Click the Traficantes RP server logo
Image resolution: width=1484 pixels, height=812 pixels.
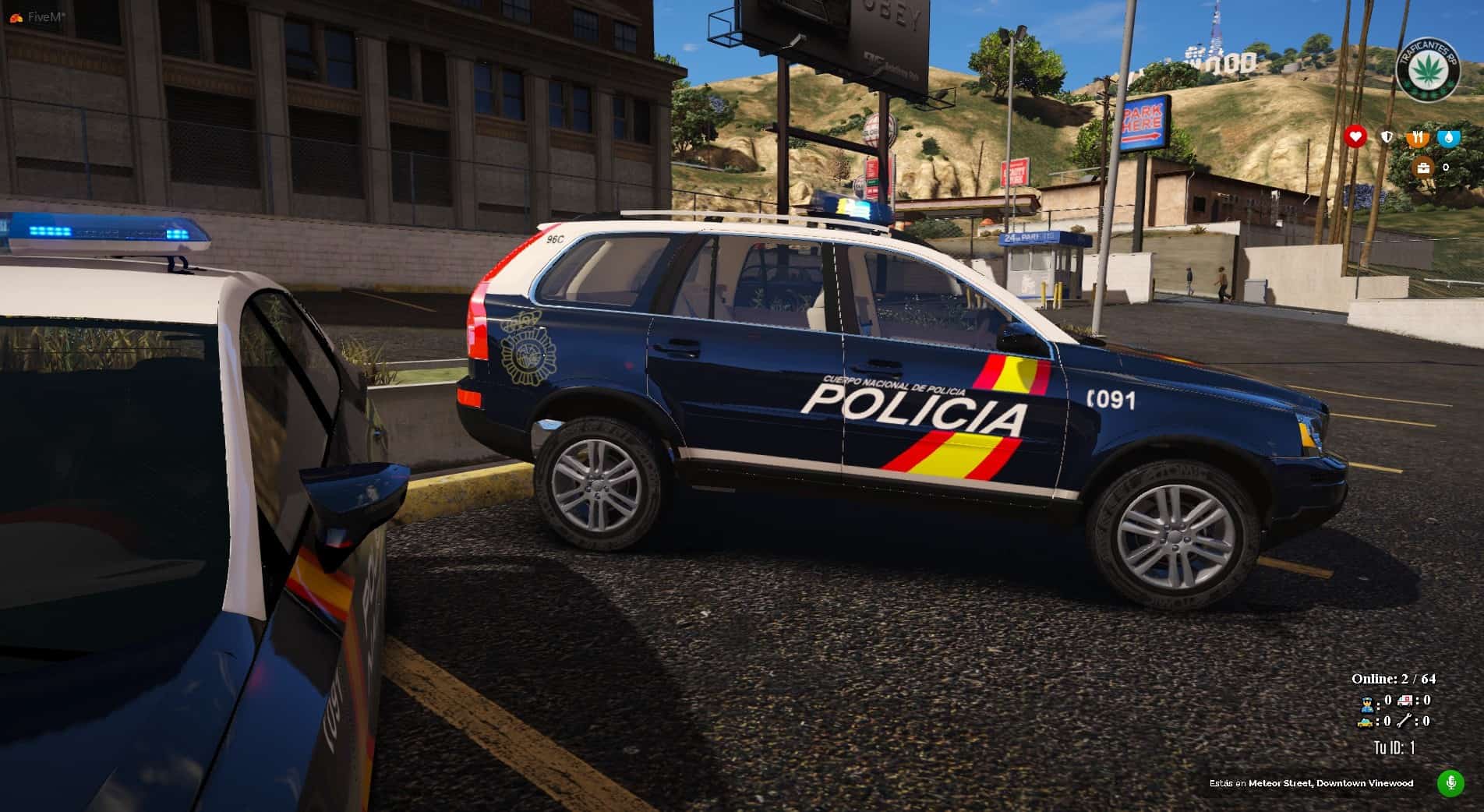pyautogui.click(x=1426, y=69)
